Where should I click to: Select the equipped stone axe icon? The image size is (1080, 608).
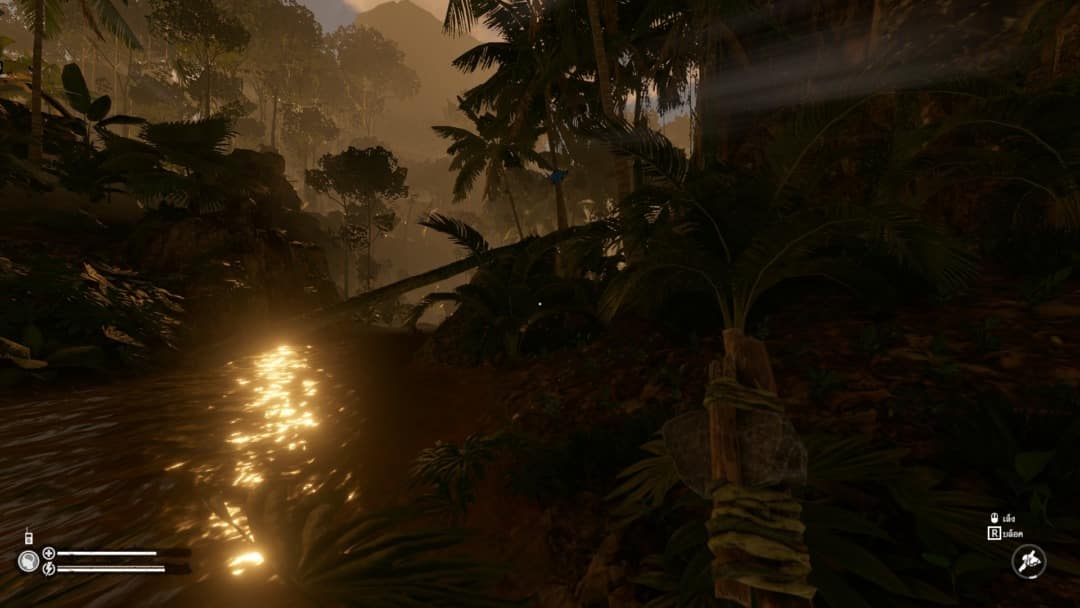pos(1028,561)
